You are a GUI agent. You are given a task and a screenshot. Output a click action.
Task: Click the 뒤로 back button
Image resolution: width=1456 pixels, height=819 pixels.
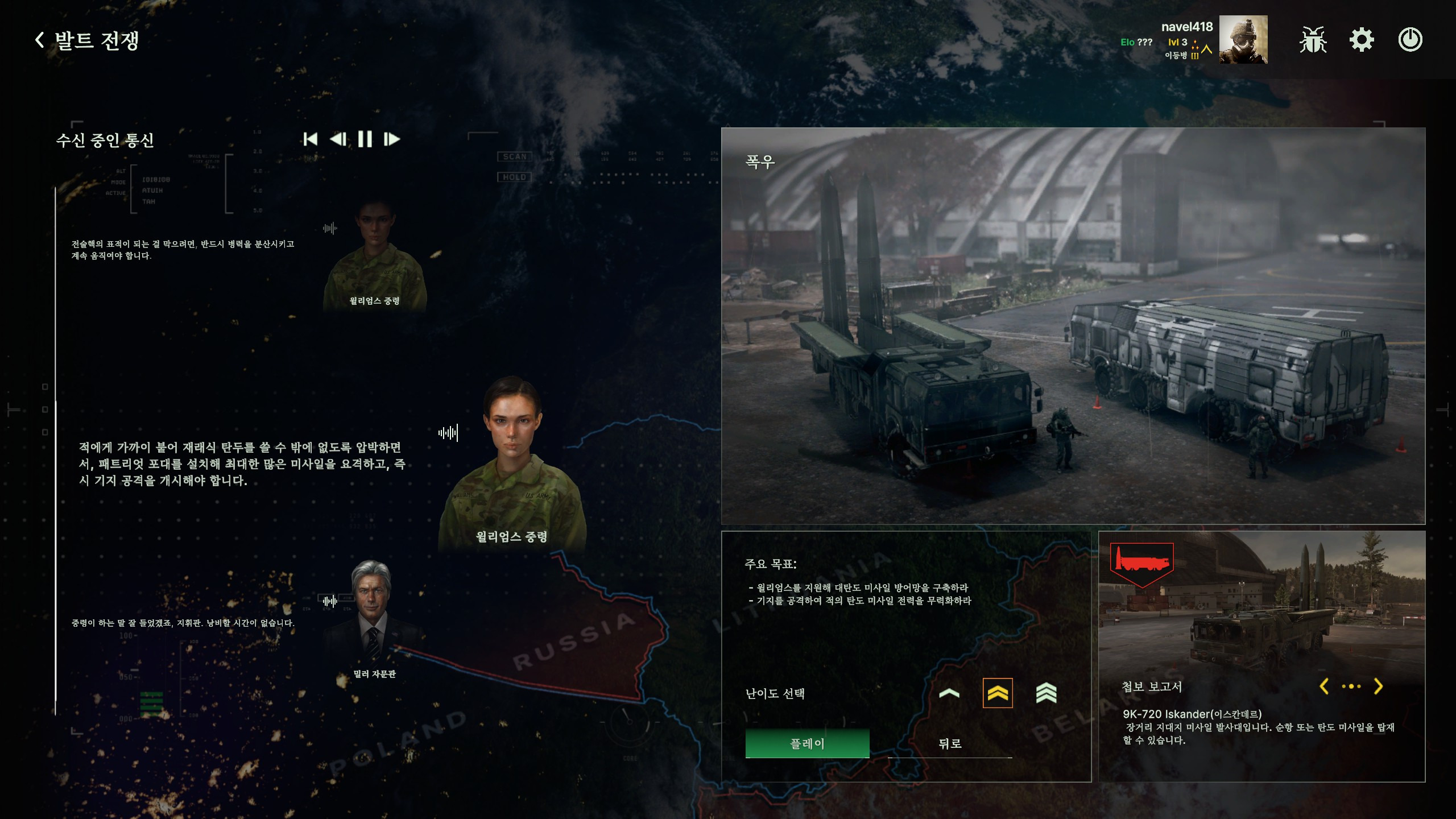[x=950, y=743]
